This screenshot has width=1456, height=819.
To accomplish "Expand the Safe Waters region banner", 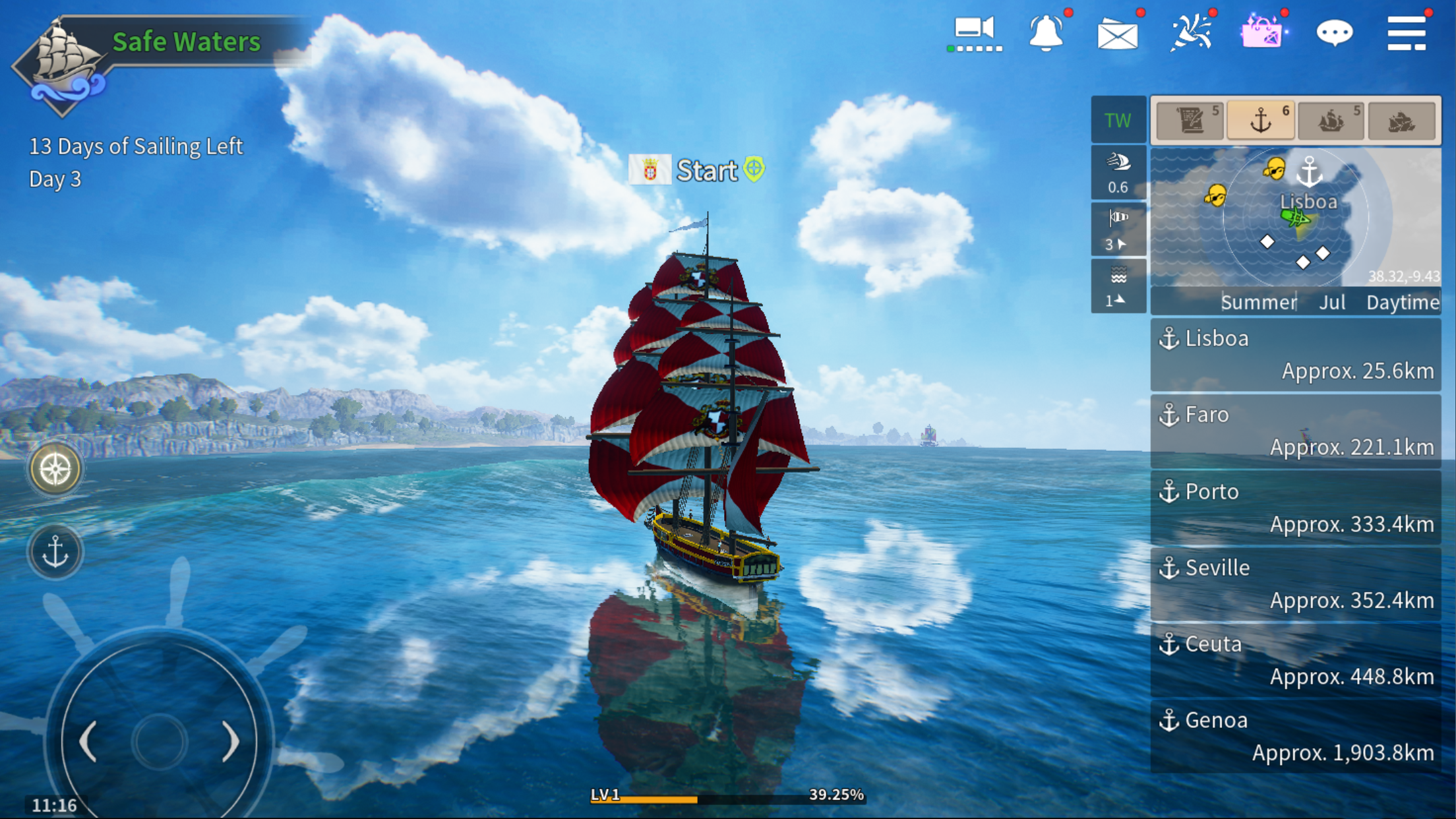I will [x=187, y=42].
